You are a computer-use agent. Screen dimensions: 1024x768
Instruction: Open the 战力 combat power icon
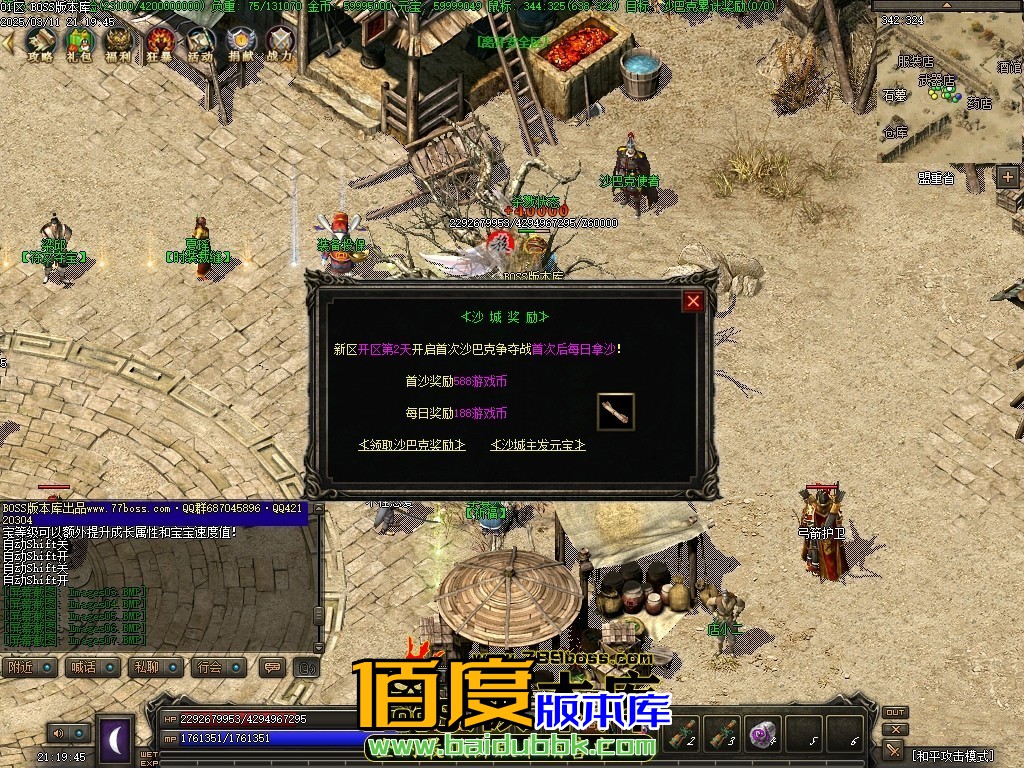click(280, 42)
